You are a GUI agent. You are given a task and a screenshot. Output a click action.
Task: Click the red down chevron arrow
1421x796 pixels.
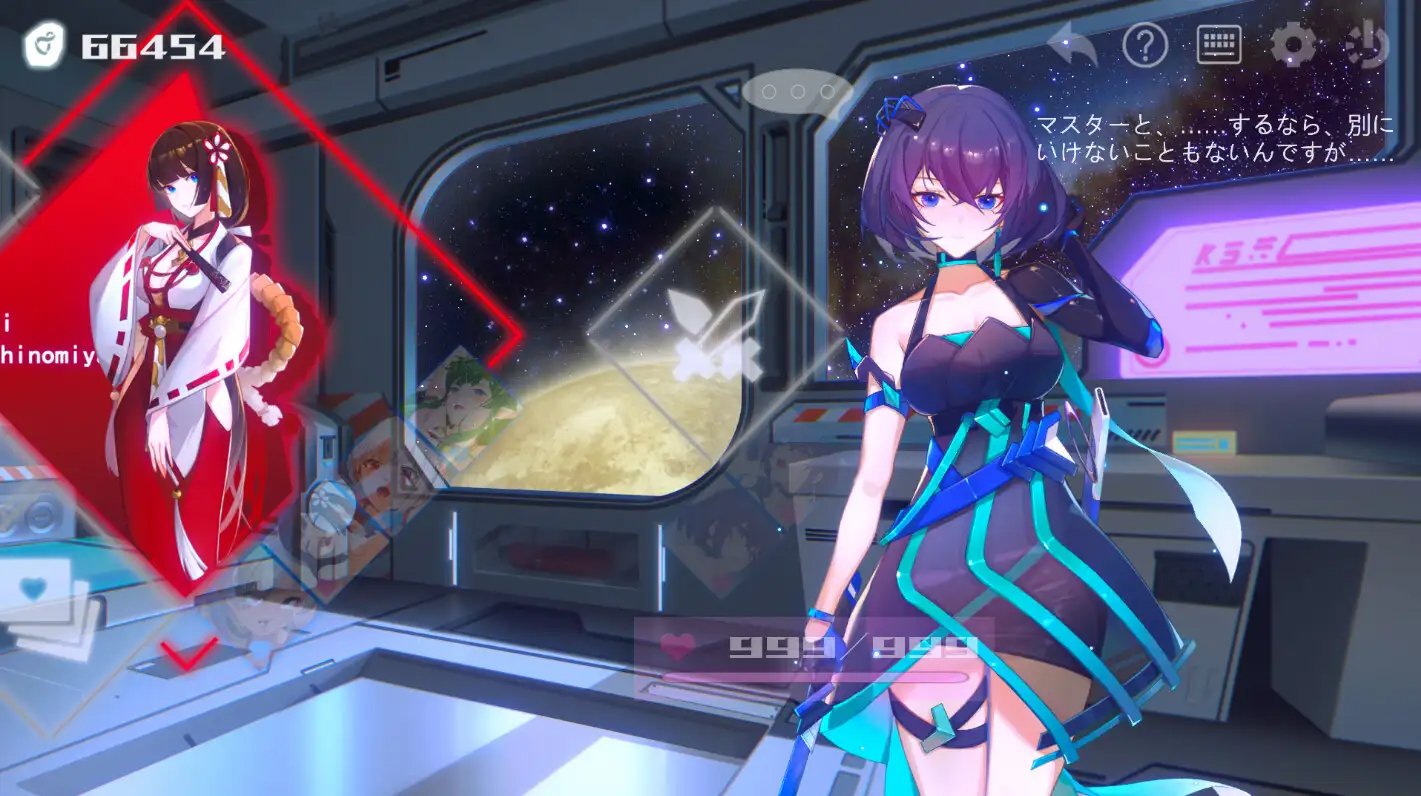click(189, 655)
